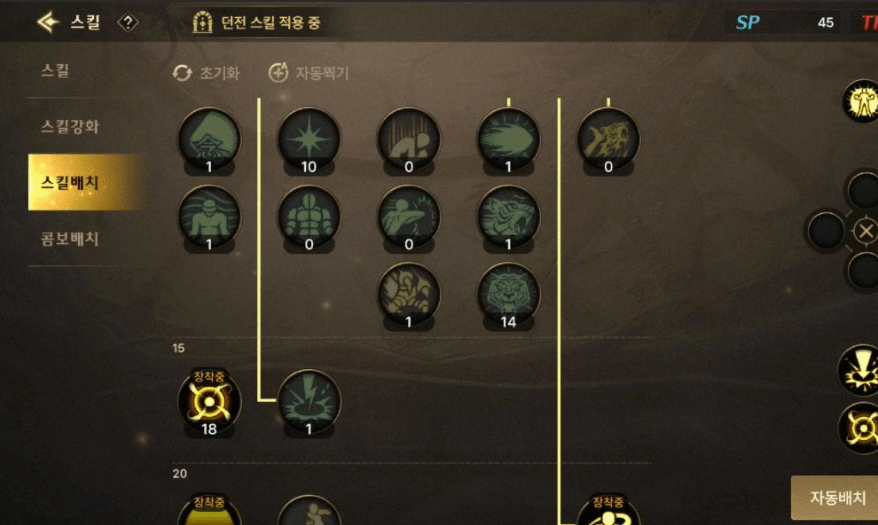878x525 pixels.
Task: Switch to the 콤보배치 tab
Action: tap(70, 239)
